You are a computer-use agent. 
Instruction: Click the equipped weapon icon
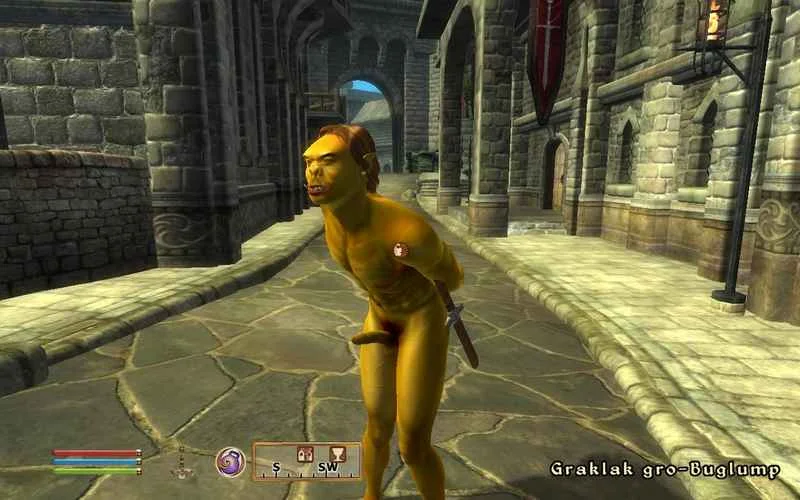[x=181, y=464]
